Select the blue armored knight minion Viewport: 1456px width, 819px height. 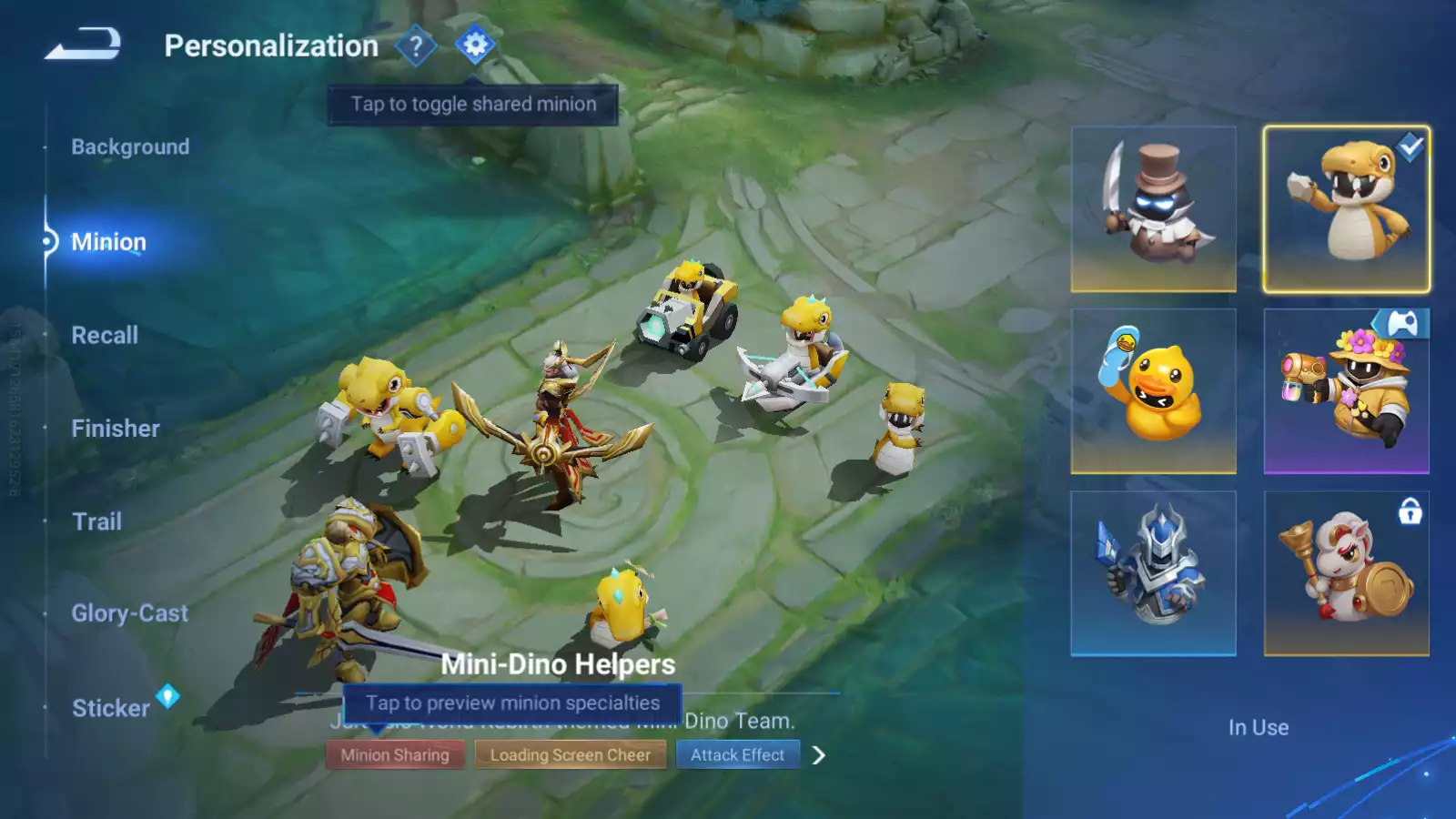[1153, 573]
